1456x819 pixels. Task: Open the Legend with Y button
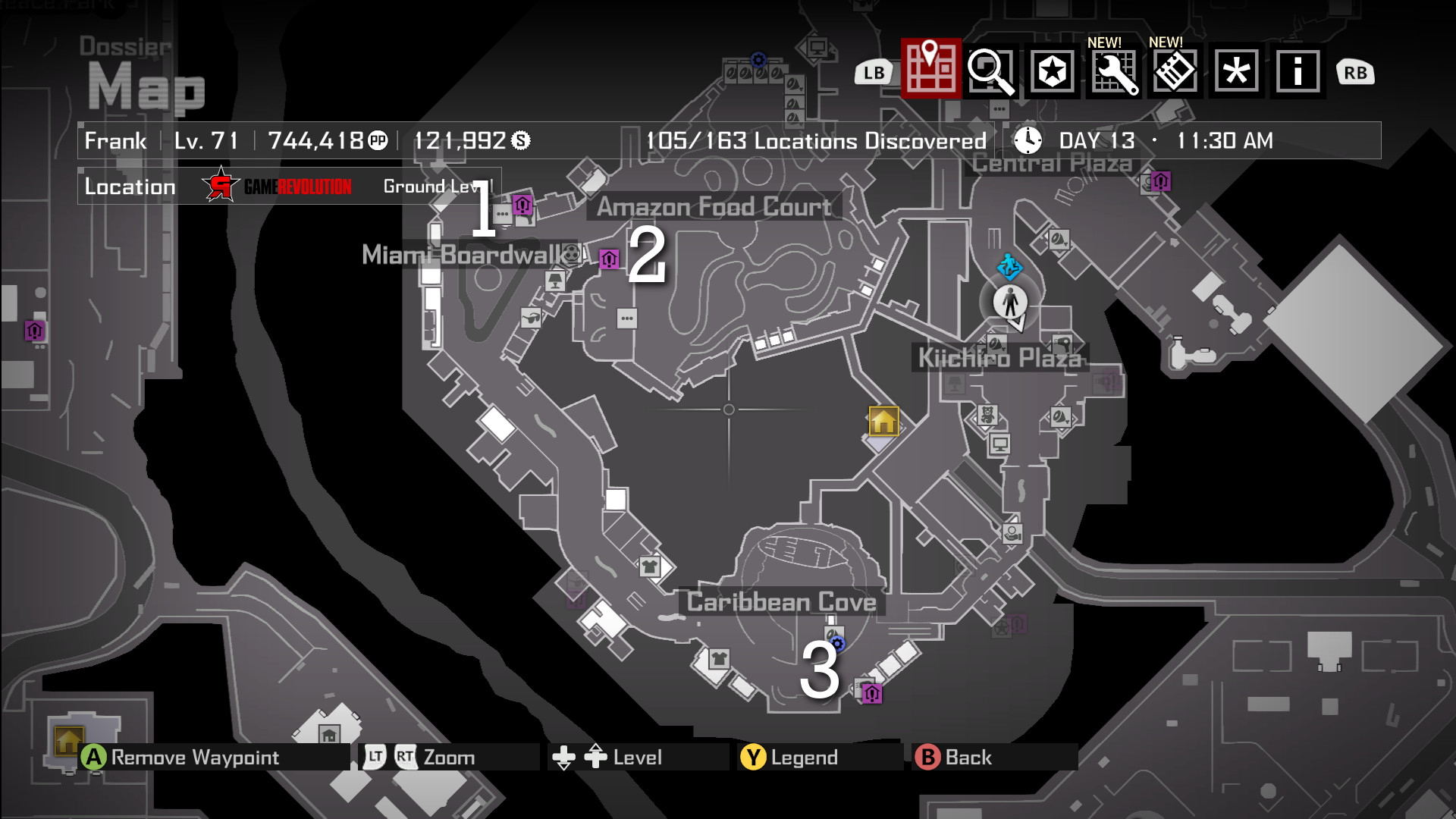point(789,756)
